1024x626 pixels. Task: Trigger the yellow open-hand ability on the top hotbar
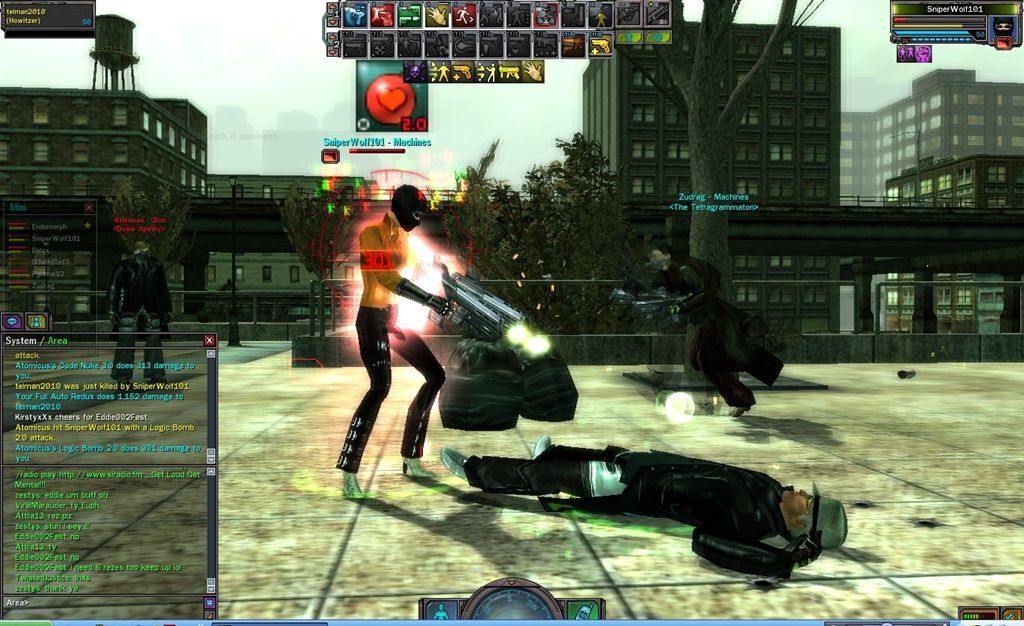point(436,15)
